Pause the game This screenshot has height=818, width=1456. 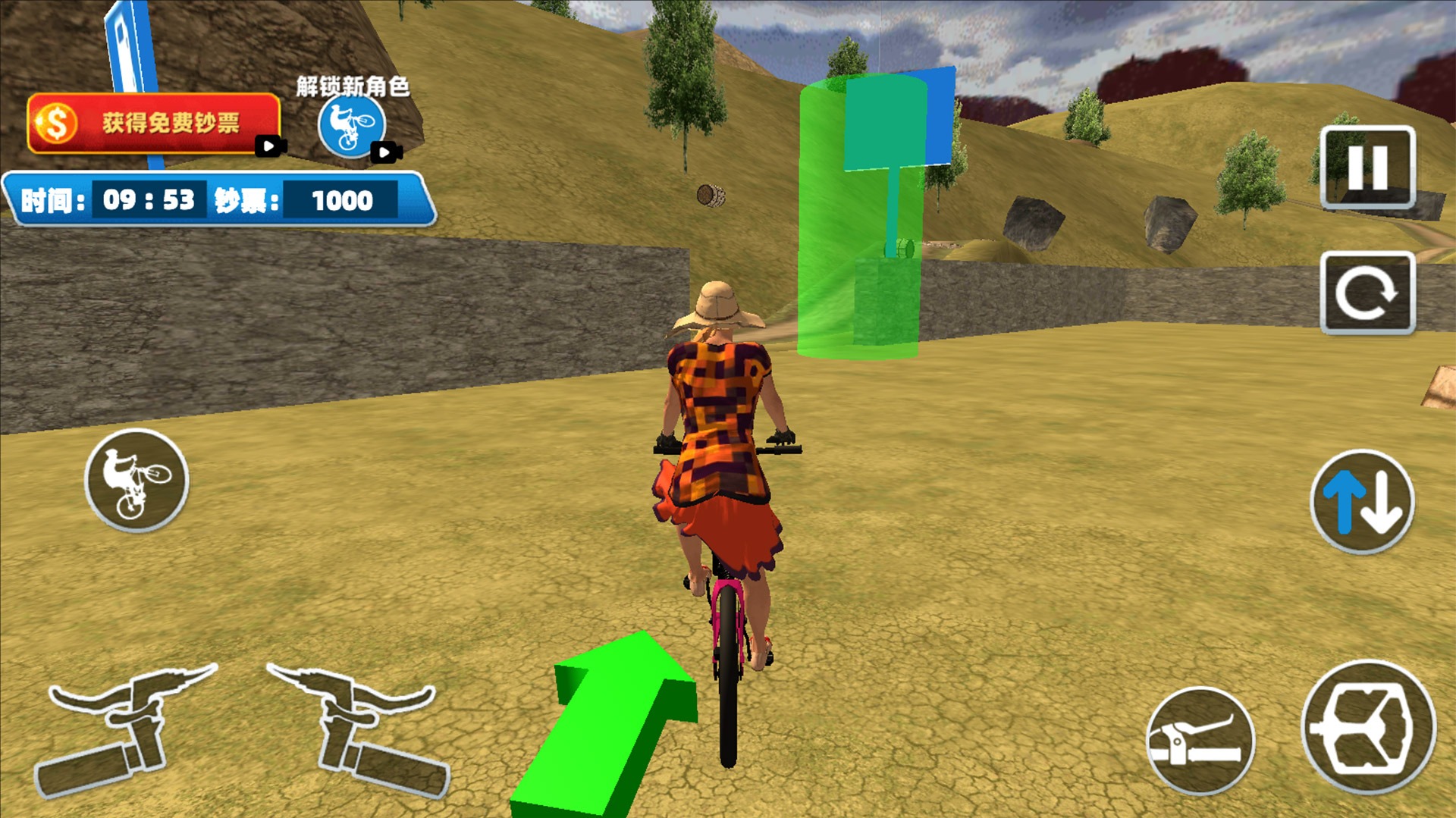coord(1367,167)
